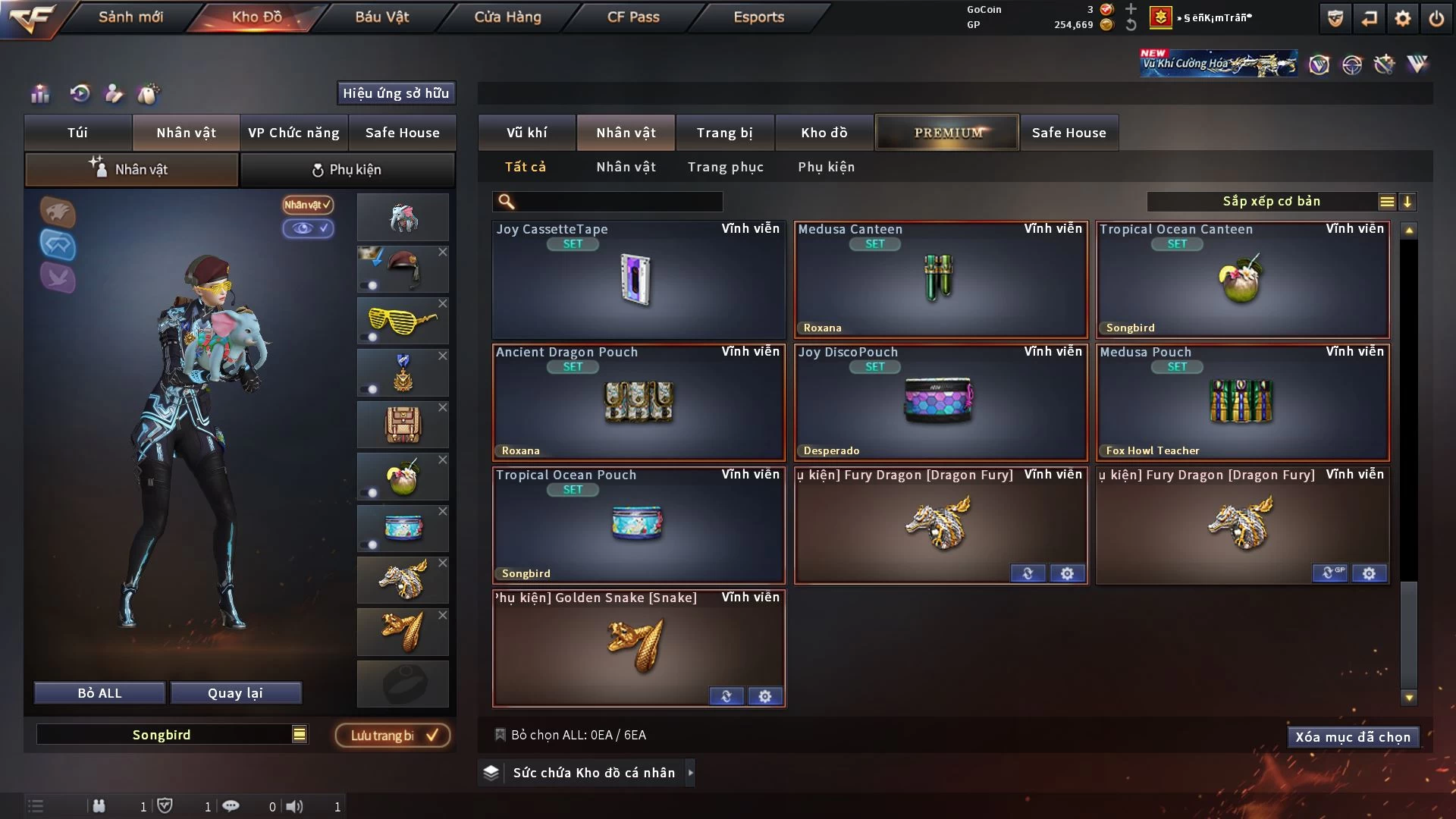1456x819 pixels.
Task: Show the Trang phục sub-category
Action: tap(725, 167)
